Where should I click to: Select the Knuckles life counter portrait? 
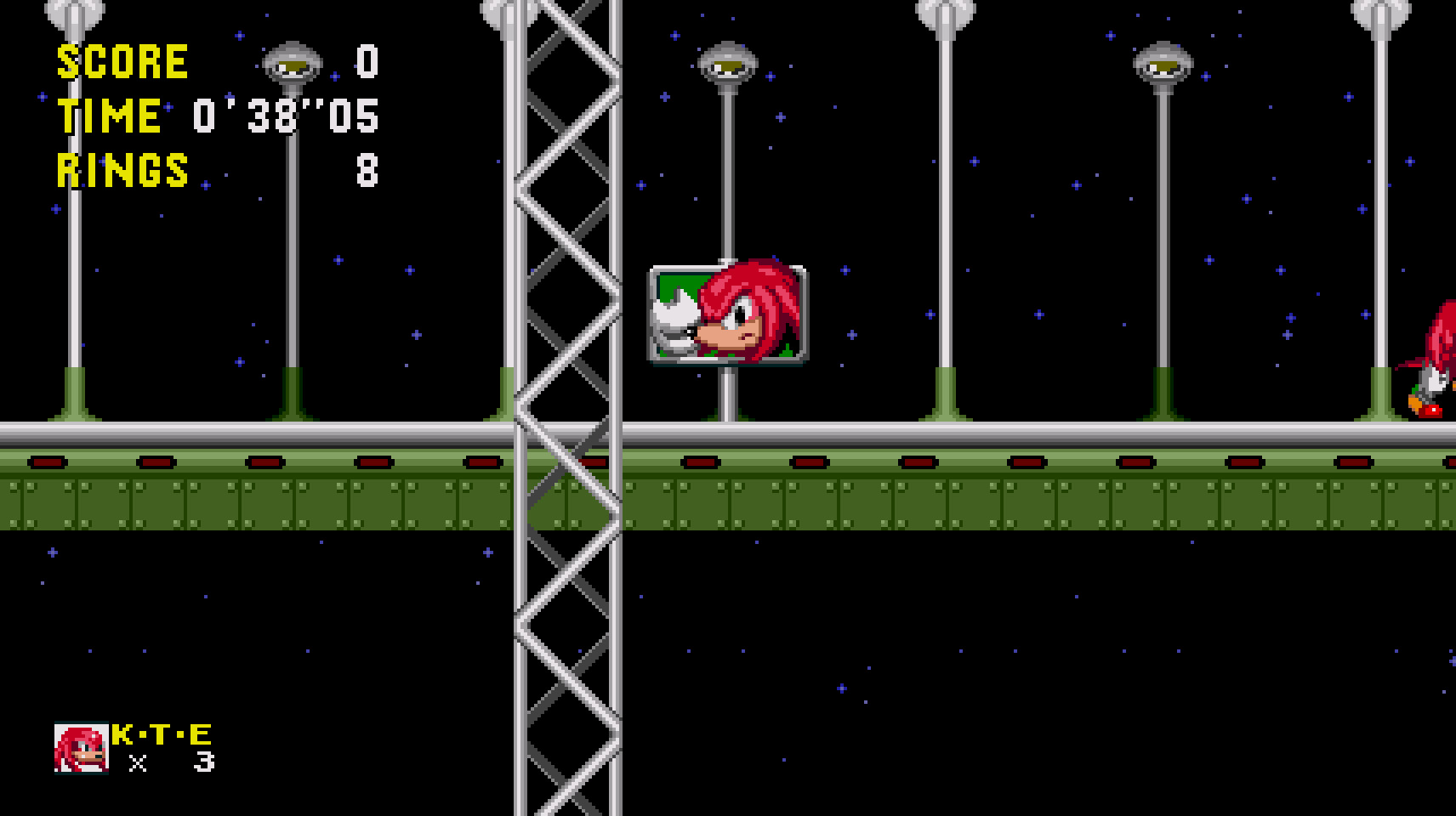[x=79, y=749]
